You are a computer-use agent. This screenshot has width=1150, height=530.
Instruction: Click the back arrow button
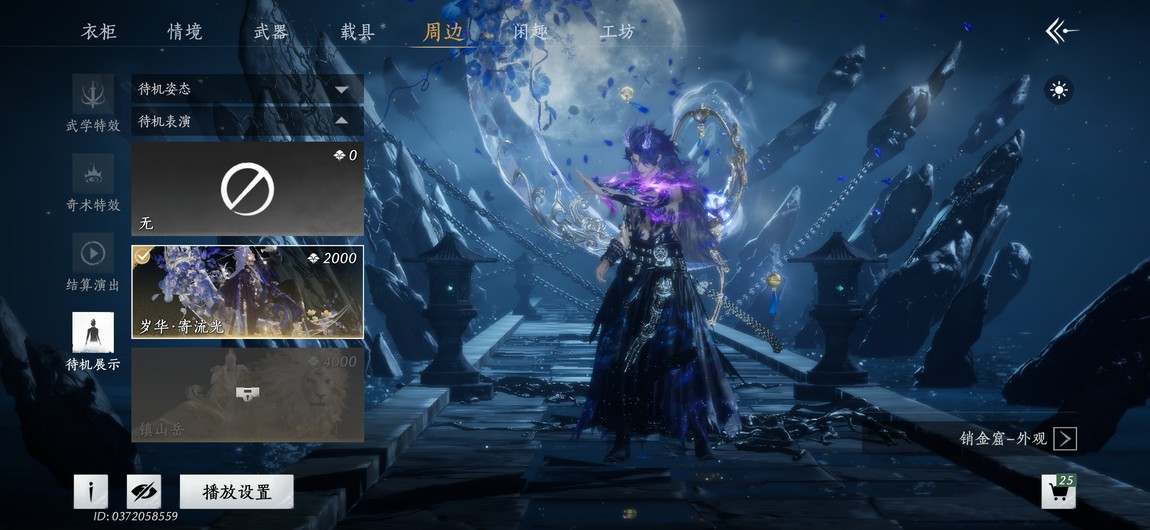1061,31
